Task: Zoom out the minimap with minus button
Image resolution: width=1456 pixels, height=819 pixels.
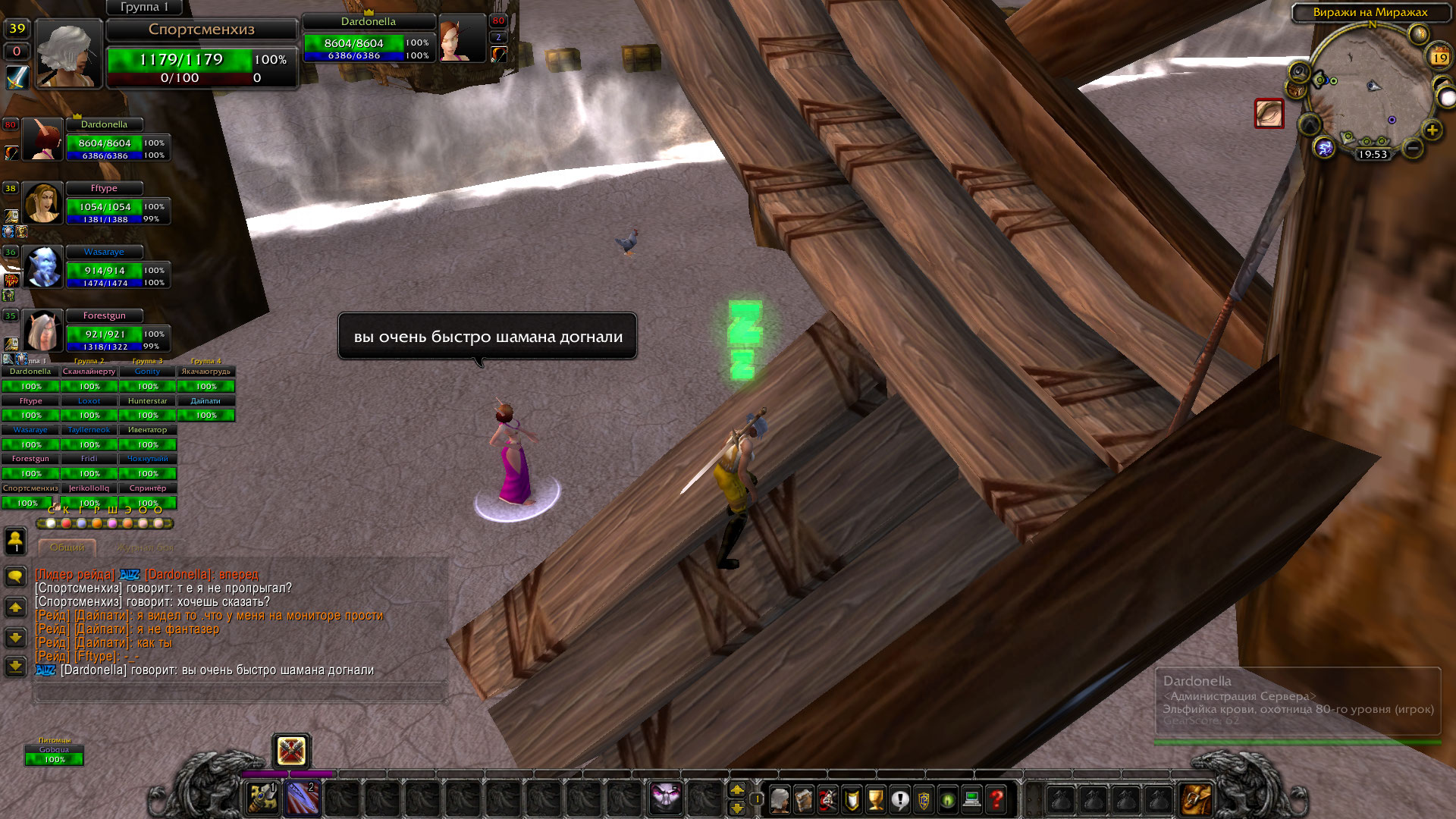Action: tap(1412, 148)
